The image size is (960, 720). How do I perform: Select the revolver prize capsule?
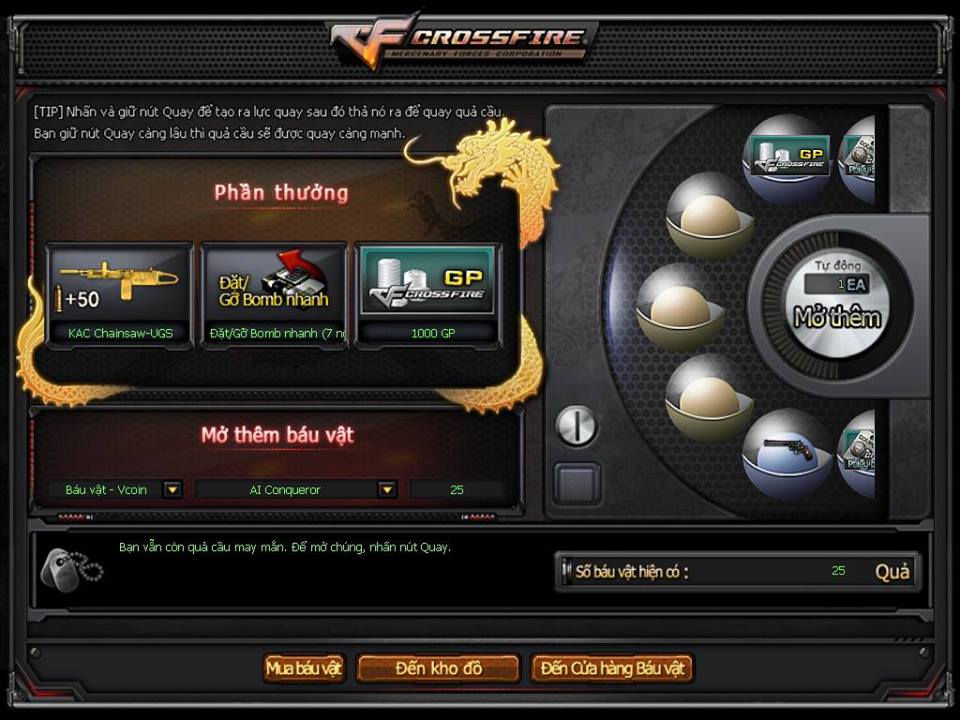(788, 453)
